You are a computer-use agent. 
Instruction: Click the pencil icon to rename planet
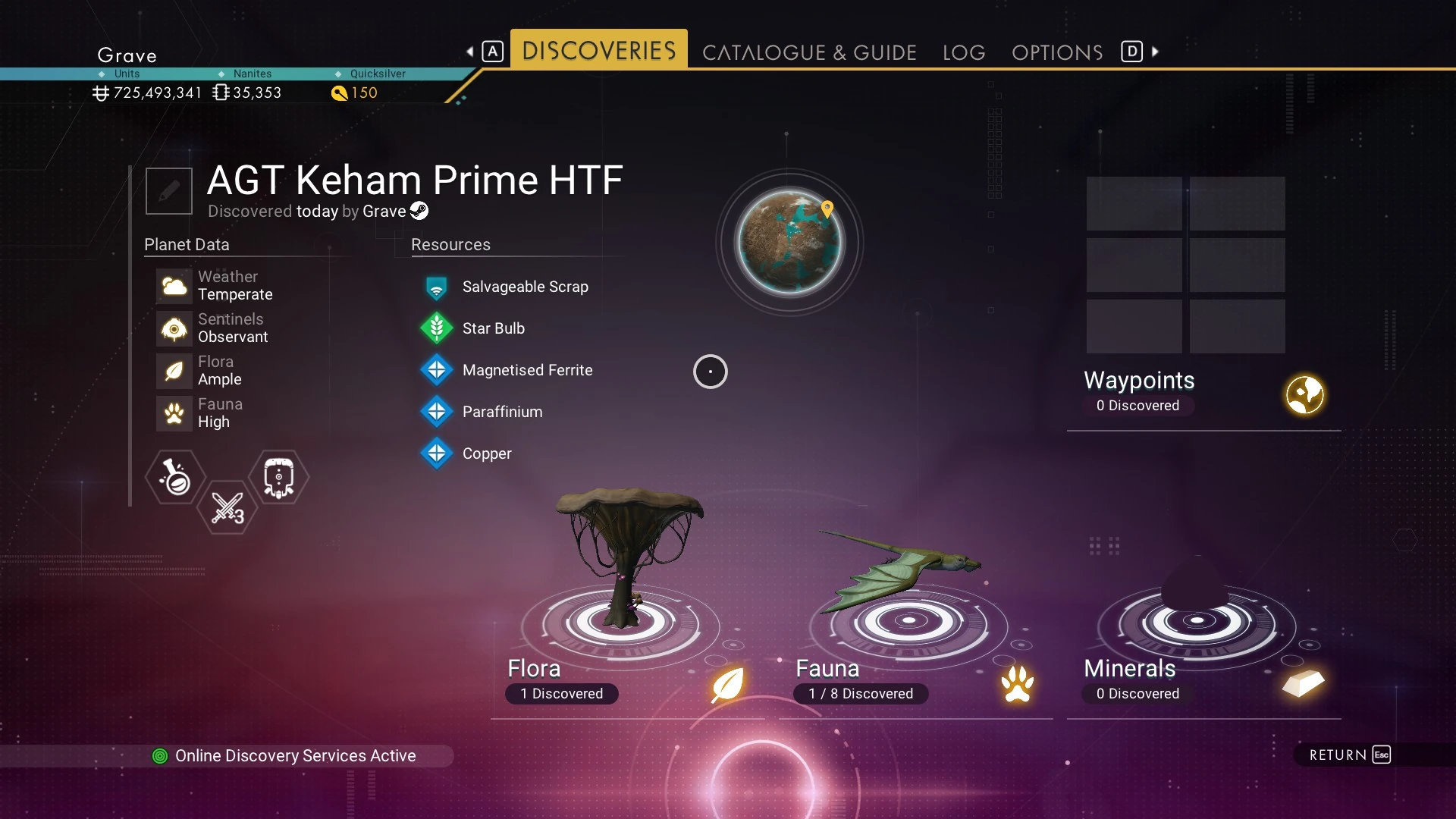click(169, 191)
